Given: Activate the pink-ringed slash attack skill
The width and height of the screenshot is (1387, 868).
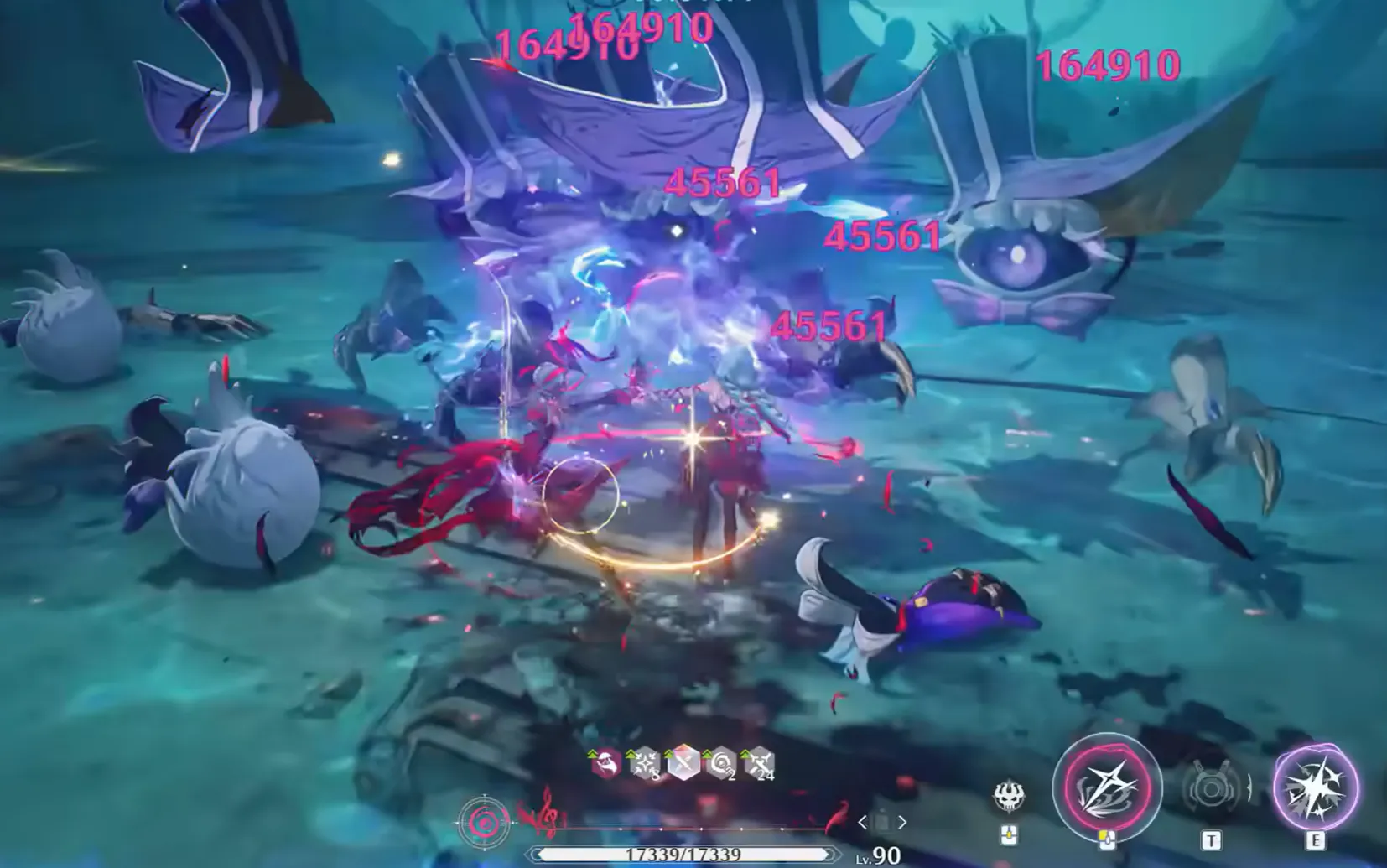Looking at the screenshot, I should 1106,787.
